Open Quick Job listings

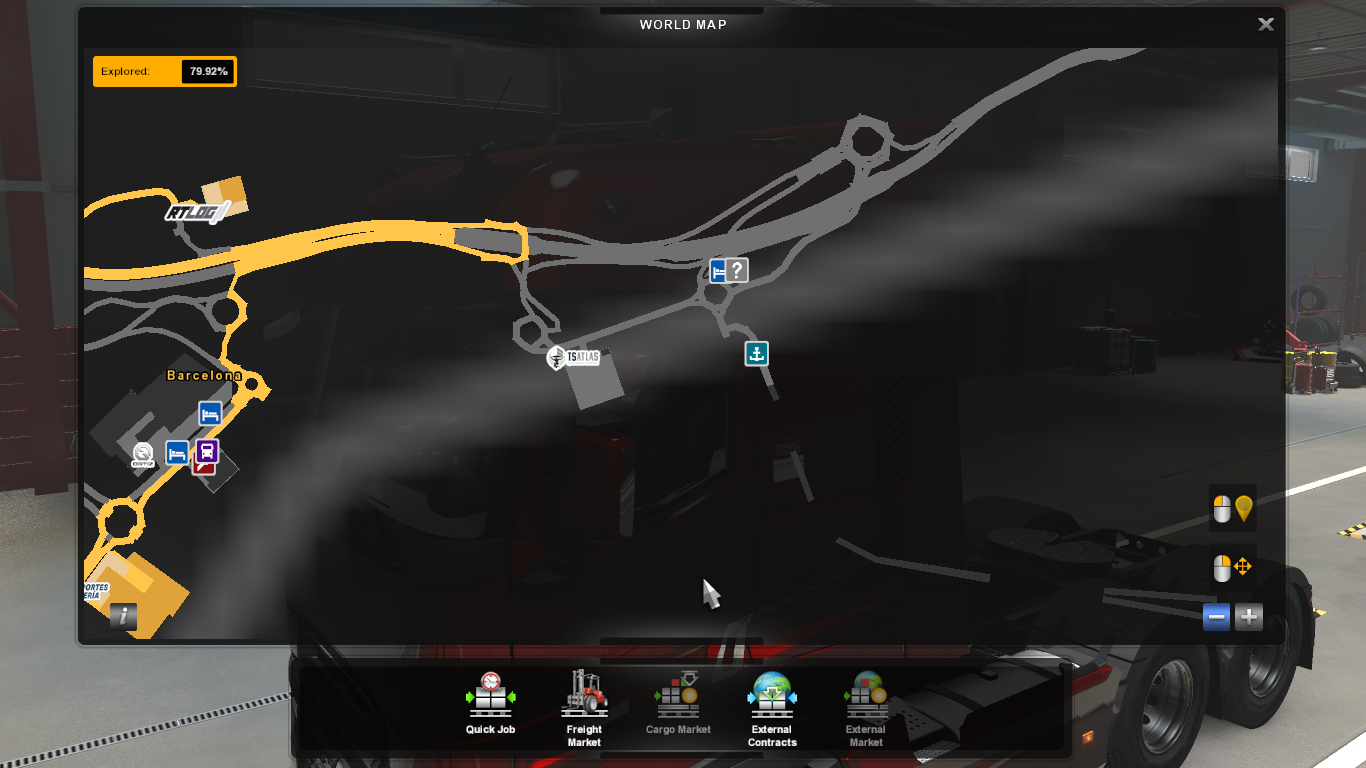(490, 704)
